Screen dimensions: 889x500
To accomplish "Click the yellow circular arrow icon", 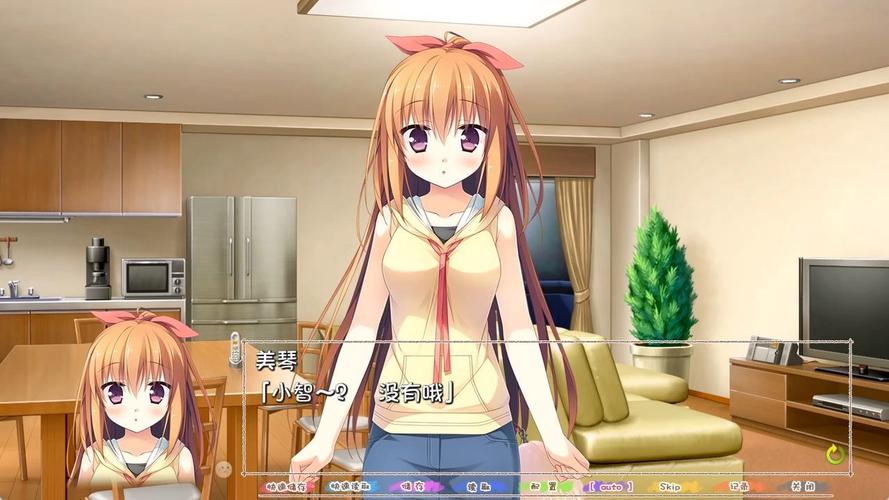I will [835, 455].
